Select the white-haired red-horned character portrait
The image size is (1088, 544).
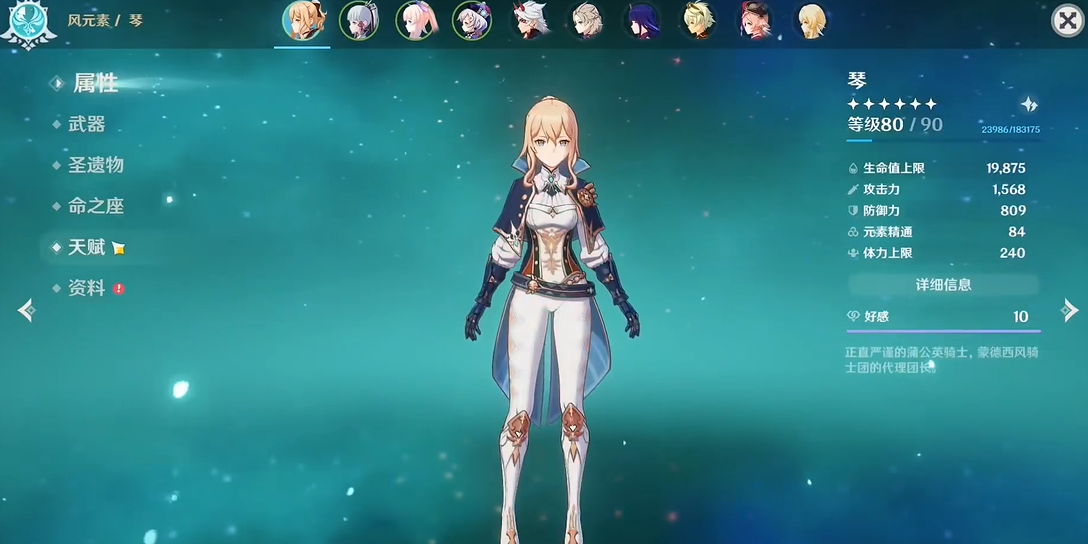click(x=529, y=20)
